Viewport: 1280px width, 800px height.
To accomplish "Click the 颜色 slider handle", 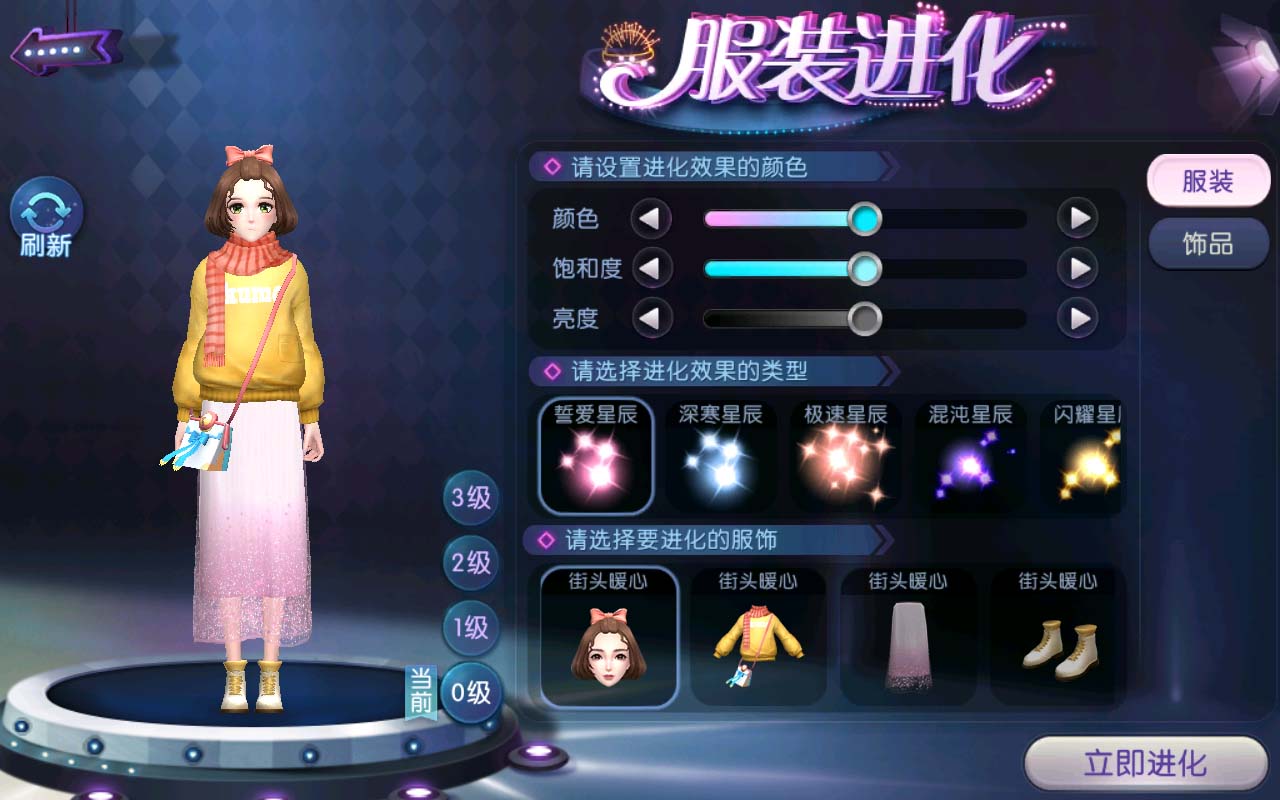I will click(x=864, y=218).
